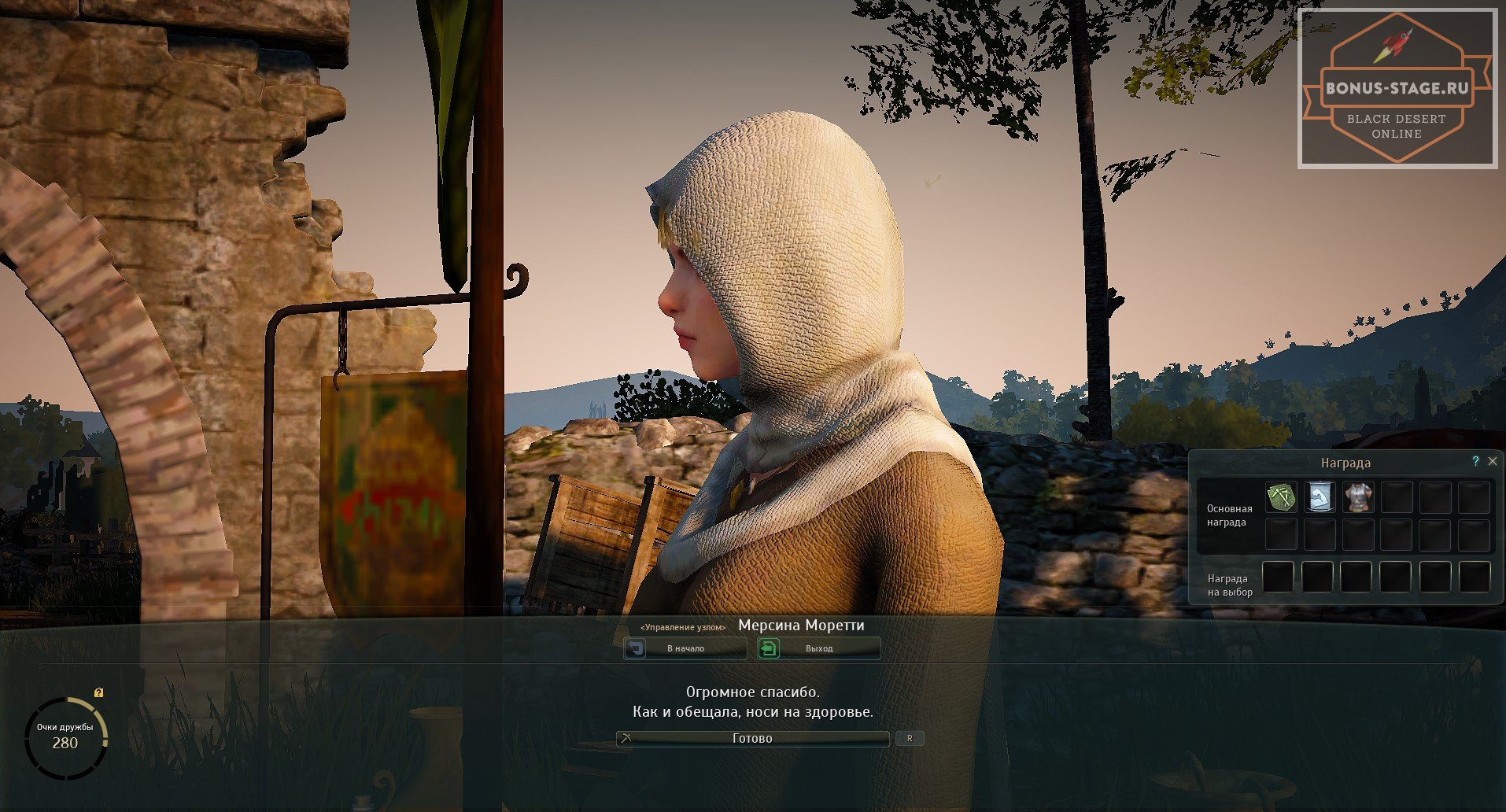This screenshot has height=812, width=1506.
Task: Close the Награда window
Action: [1493, 461]
